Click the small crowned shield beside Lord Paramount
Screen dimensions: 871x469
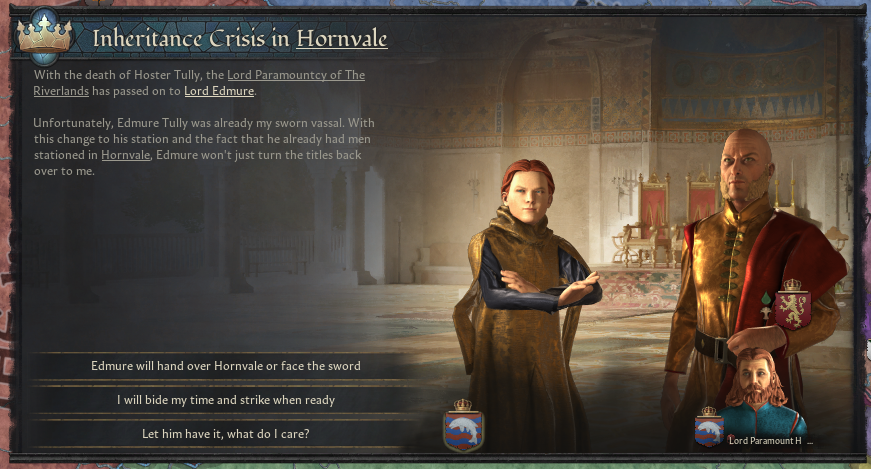(x=709, y=427)
